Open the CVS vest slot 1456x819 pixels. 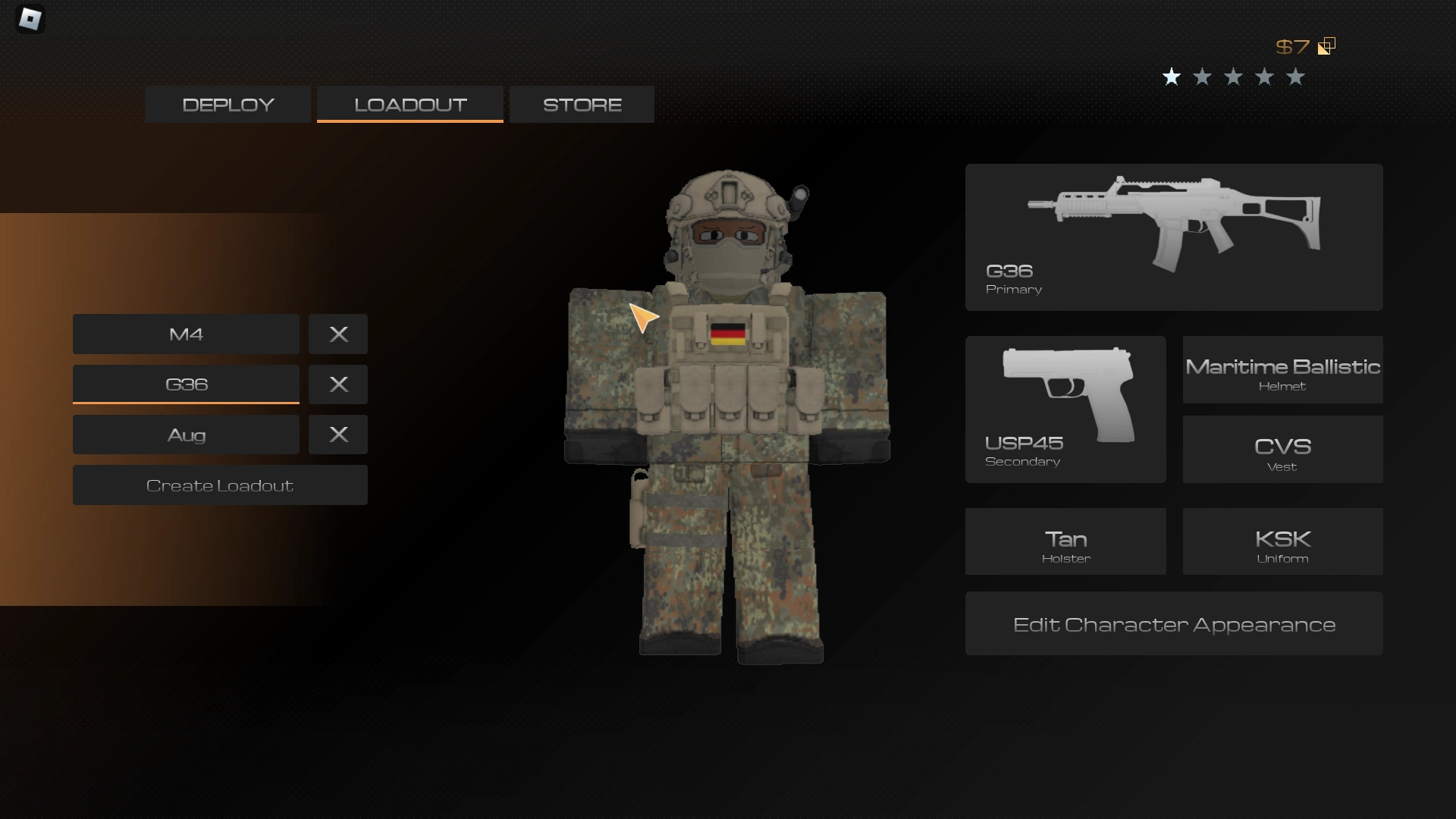tap(1282, 450)
